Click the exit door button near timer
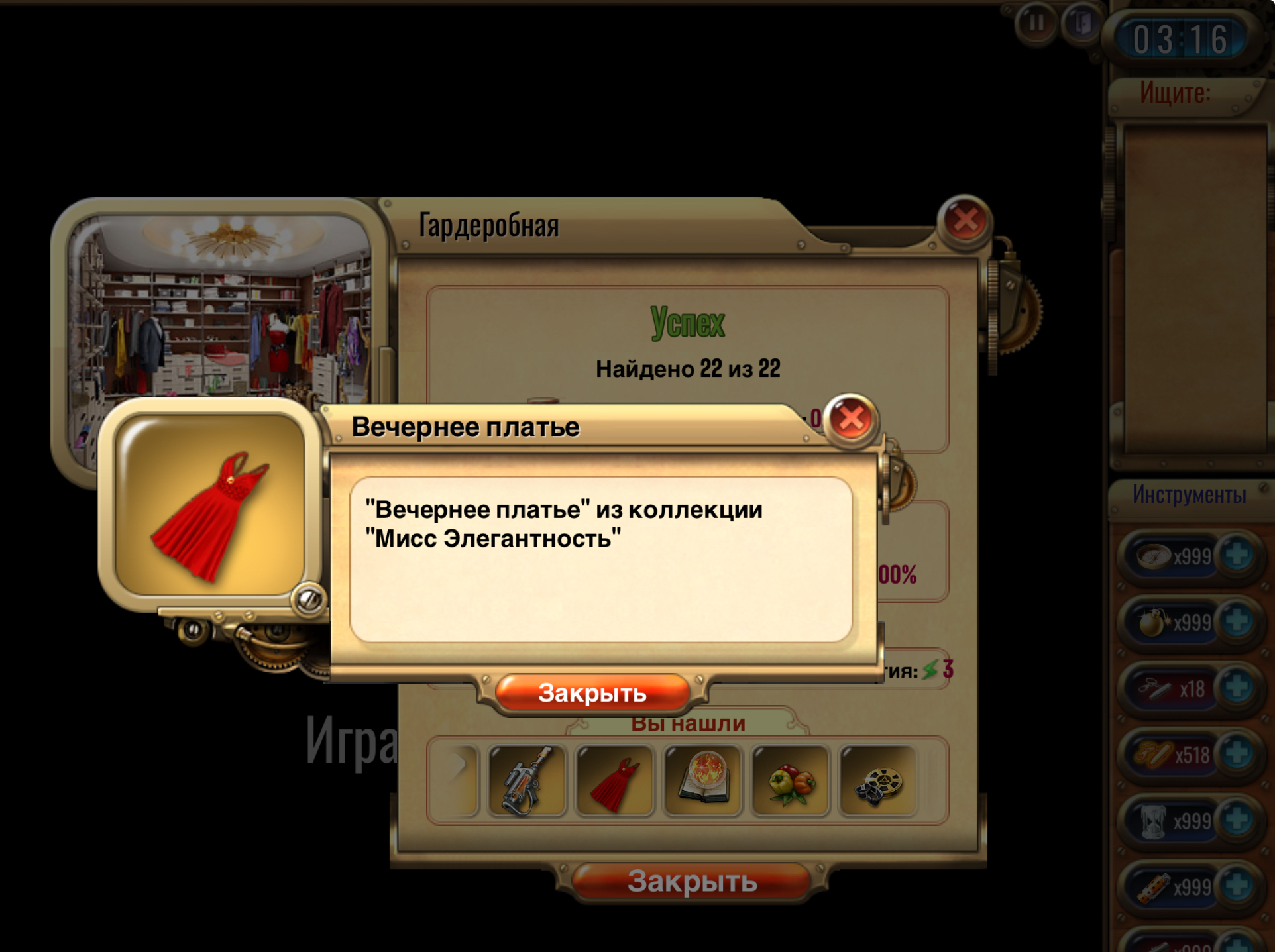This screenshot has height=952, width=1275. (1082, 24)
